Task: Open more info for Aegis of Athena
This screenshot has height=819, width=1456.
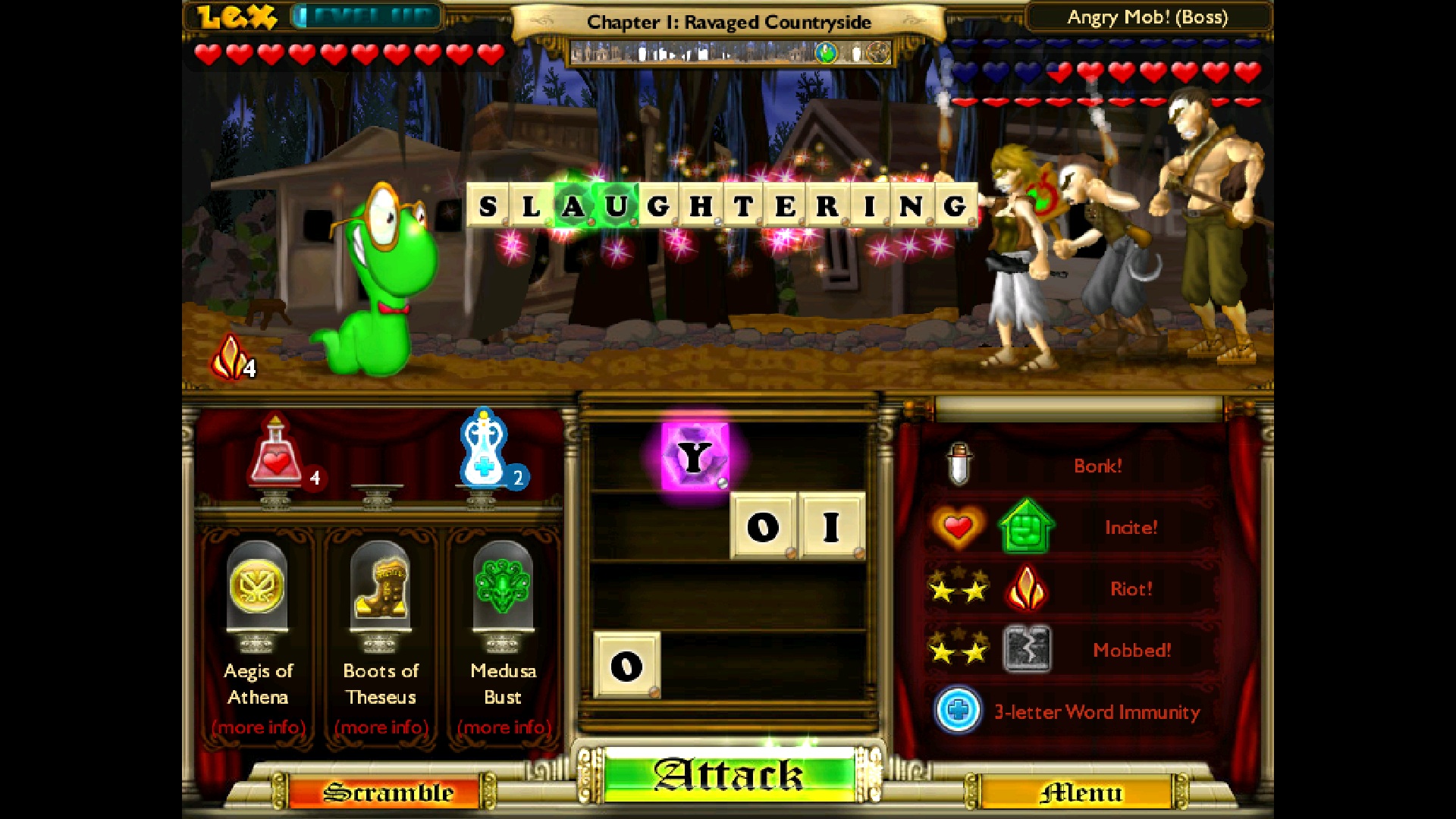Action: click(x=258, y=728)
